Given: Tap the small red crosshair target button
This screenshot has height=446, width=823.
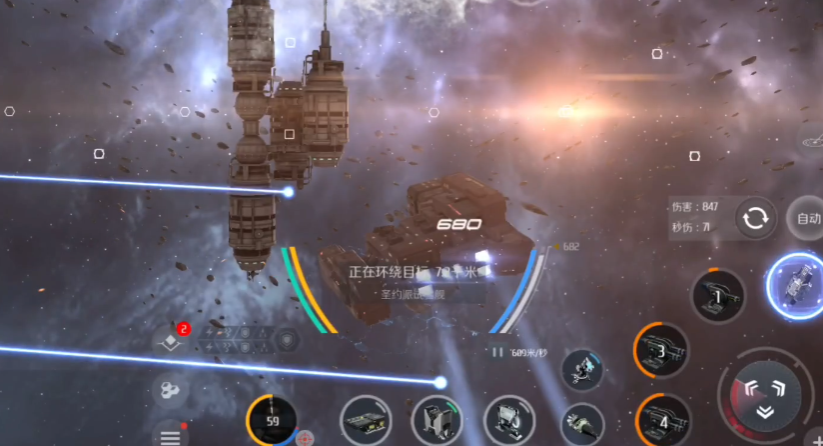Looking at the screenshot, I should point(305,438).
